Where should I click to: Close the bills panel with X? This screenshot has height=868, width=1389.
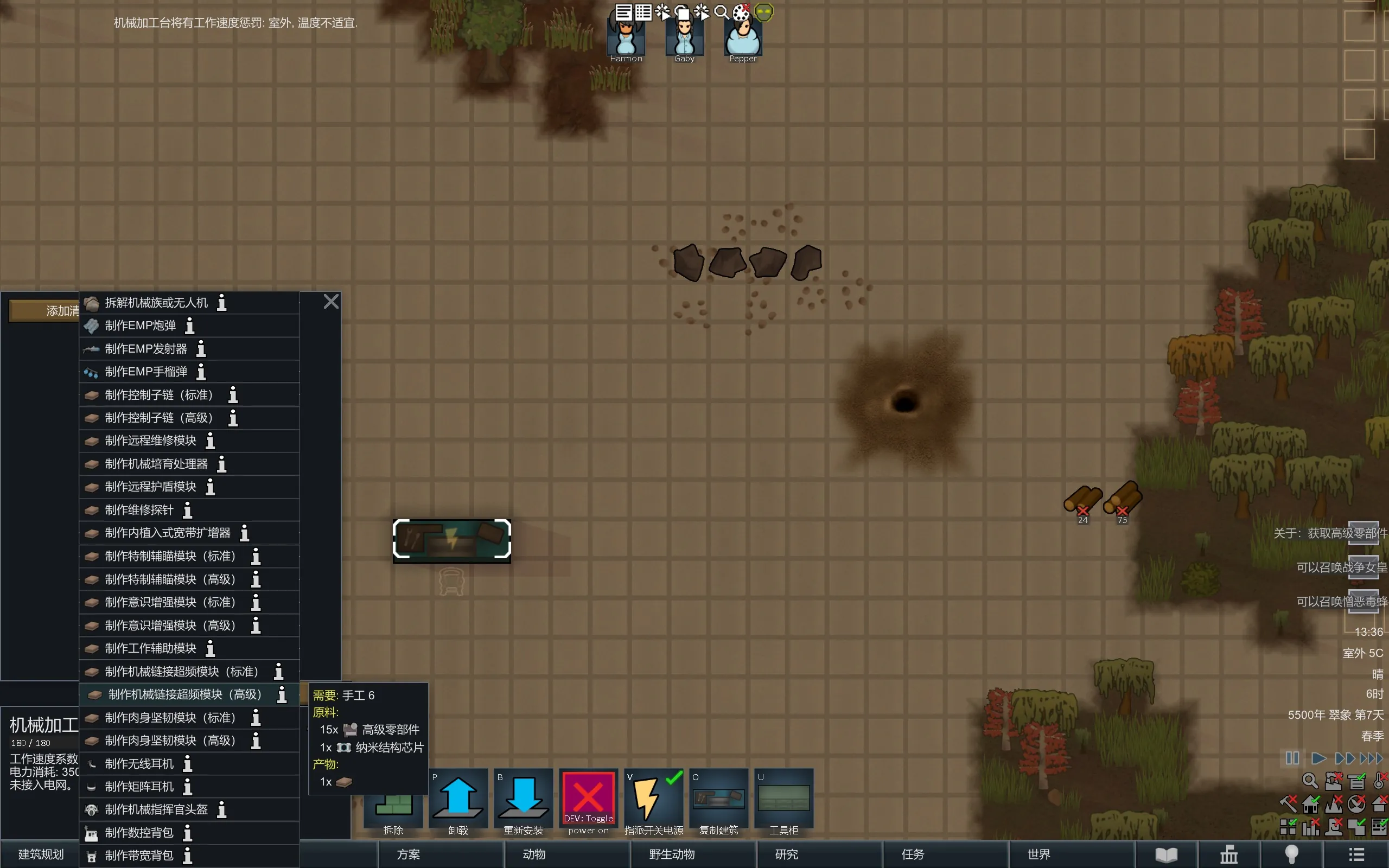(x=331, y=302)
